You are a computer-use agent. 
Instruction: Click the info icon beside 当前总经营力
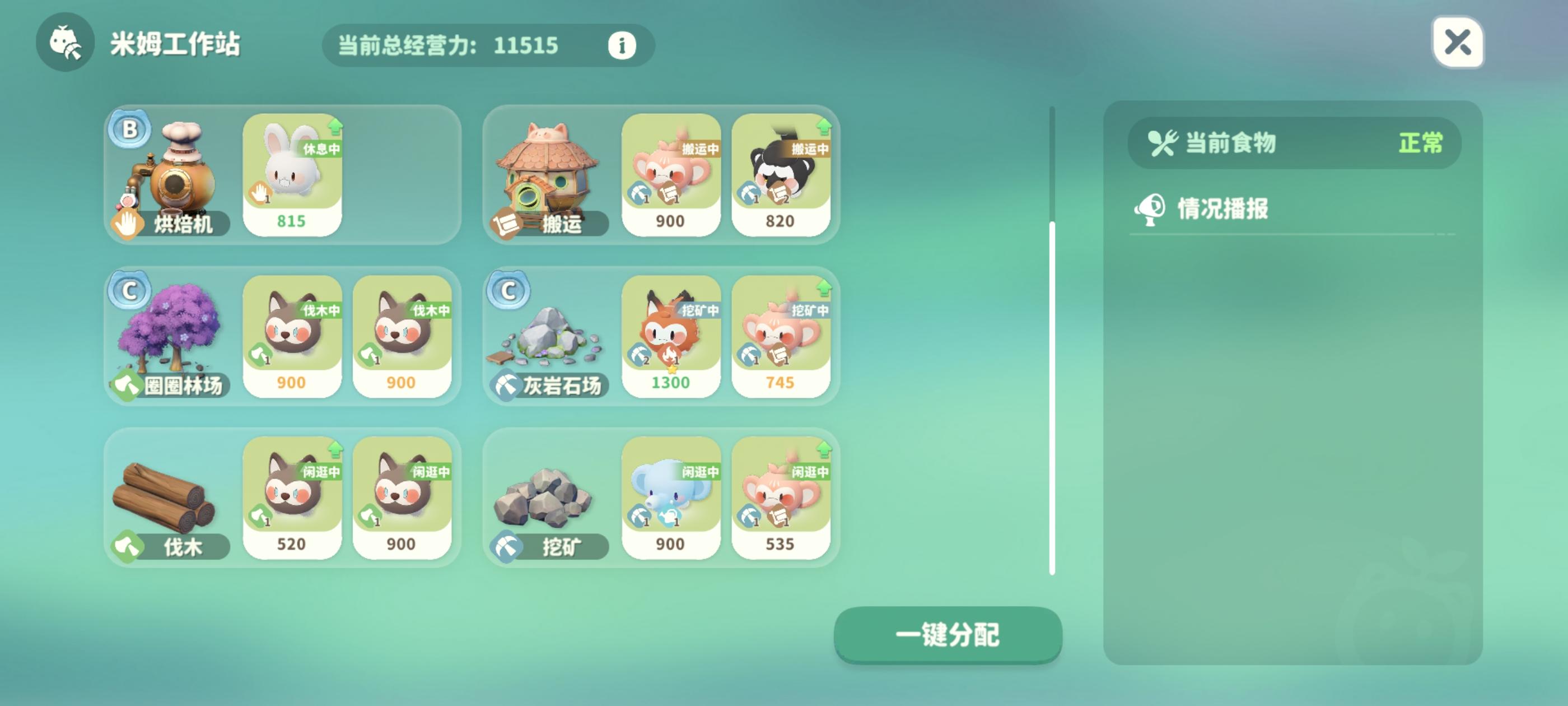pyautogui.click(x=620, y=45)
